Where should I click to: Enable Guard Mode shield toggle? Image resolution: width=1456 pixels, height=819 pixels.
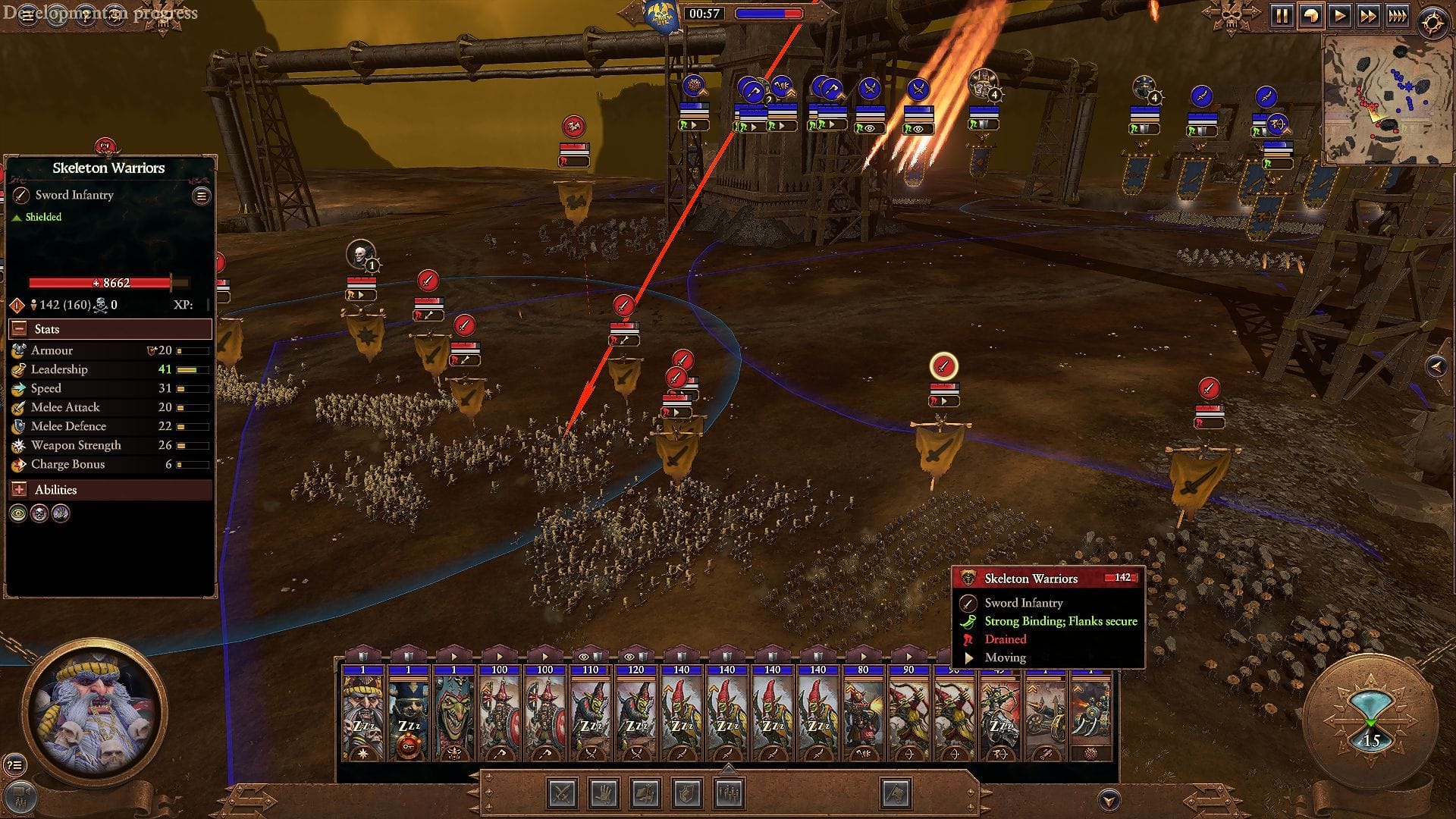(x=686, y=794)
